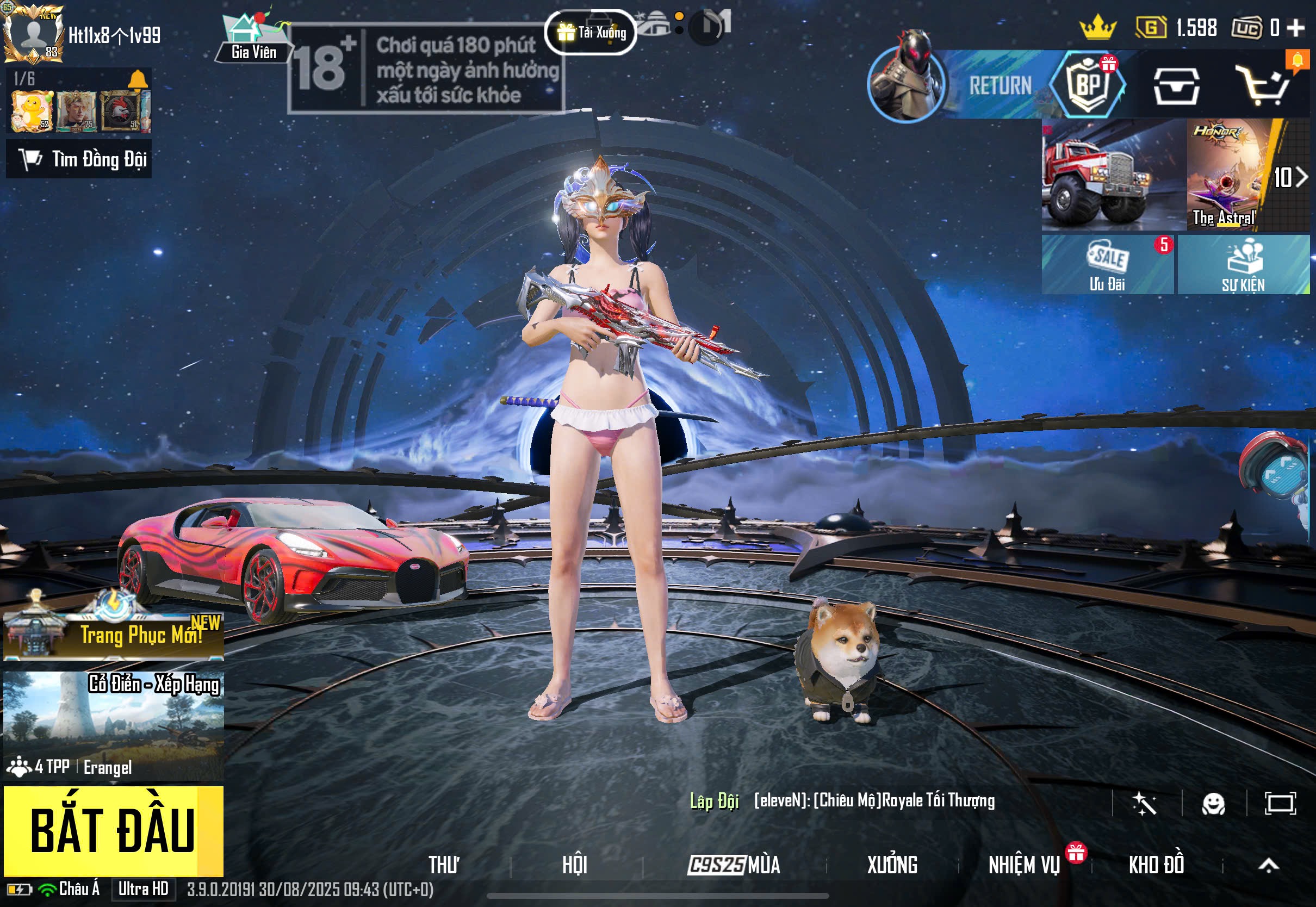Open the Tìm Đồng Đội teammate finder
This screenshot has width=1316, height=907.
pos(79,160)
